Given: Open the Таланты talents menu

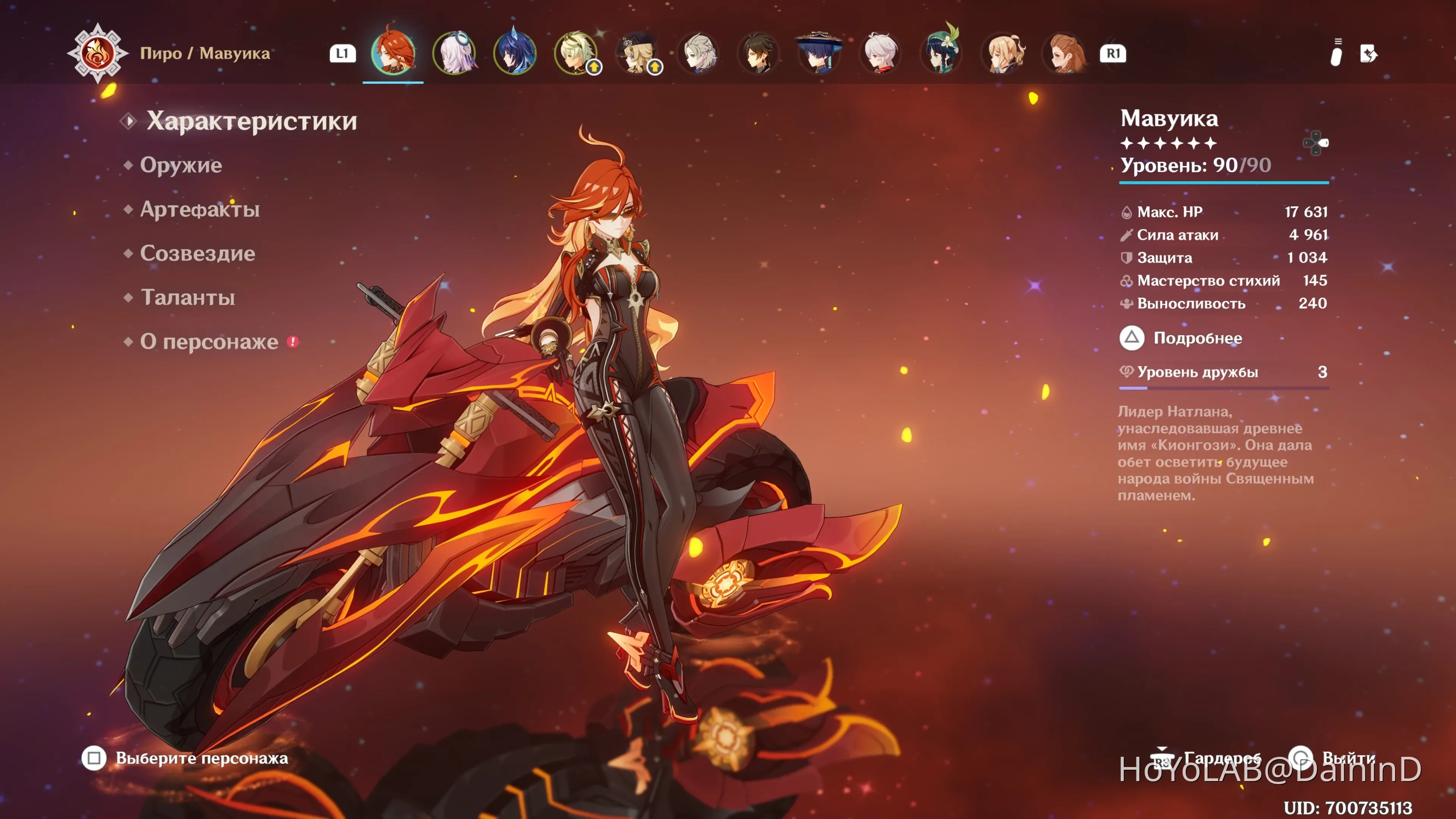Looking at the screenshot, I should (188, 297).
